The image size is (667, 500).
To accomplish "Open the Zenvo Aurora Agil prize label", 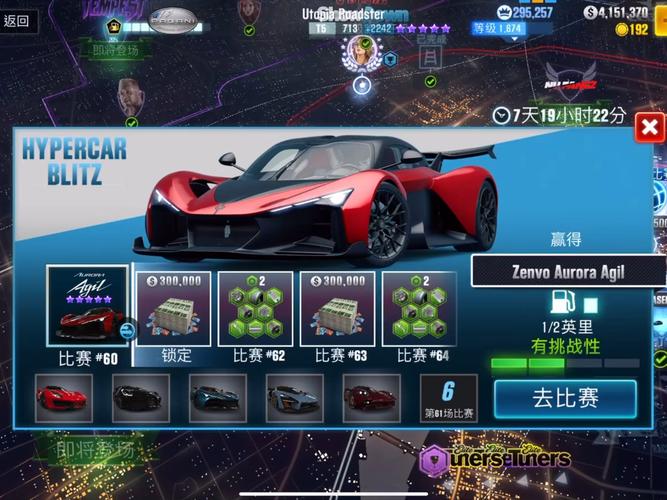I will click(x=567, y=270).
